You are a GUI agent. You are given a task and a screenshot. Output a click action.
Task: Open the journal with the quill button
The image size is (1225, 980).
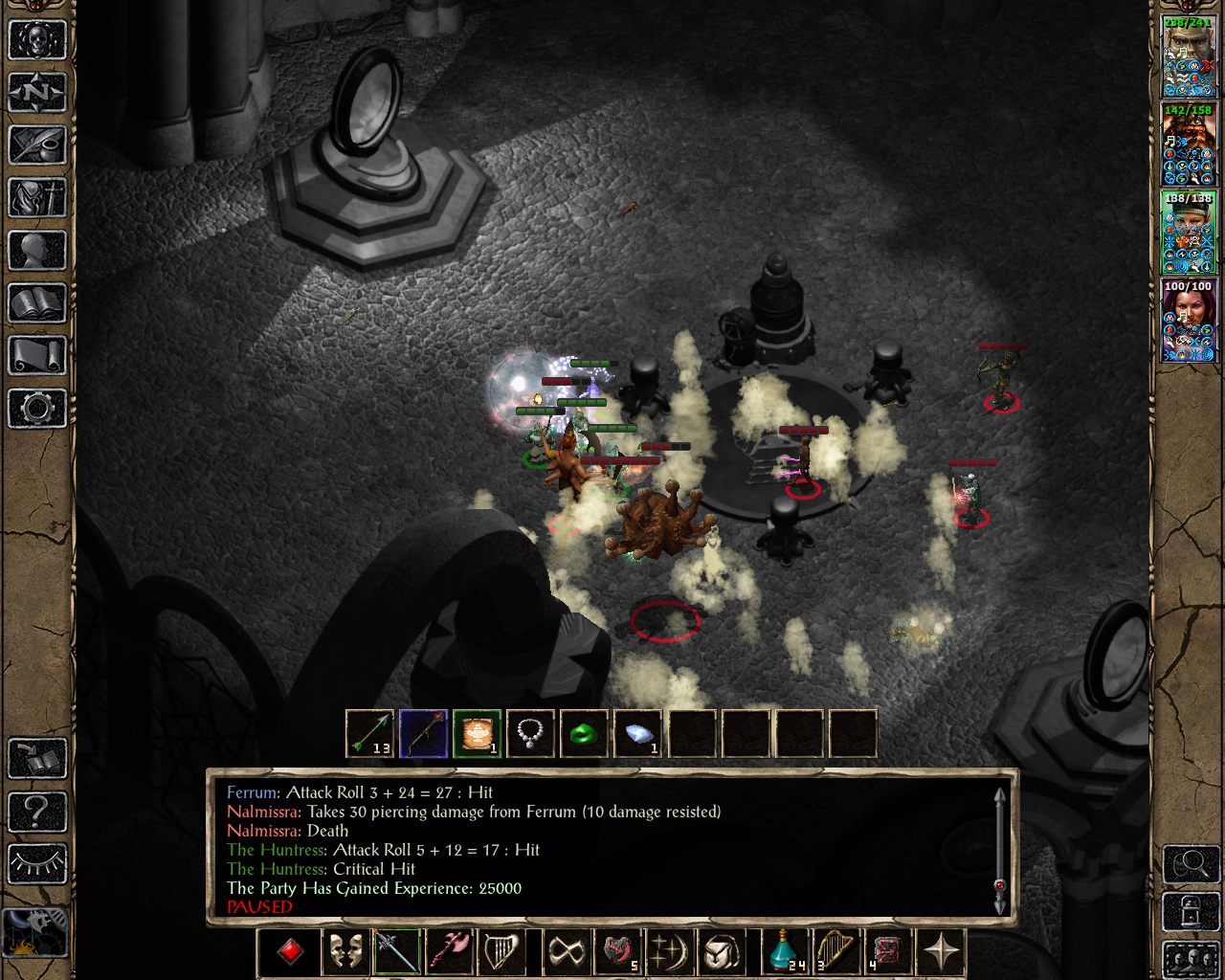point(37,145)
